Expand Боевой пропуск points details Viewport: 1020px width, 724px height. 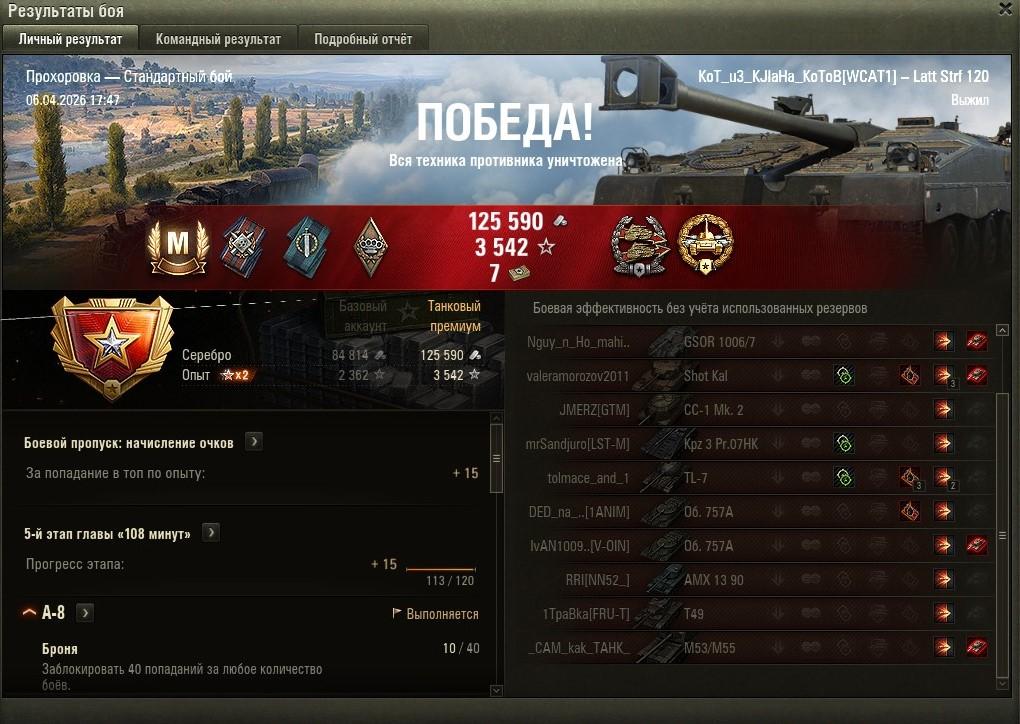point(254,441)
